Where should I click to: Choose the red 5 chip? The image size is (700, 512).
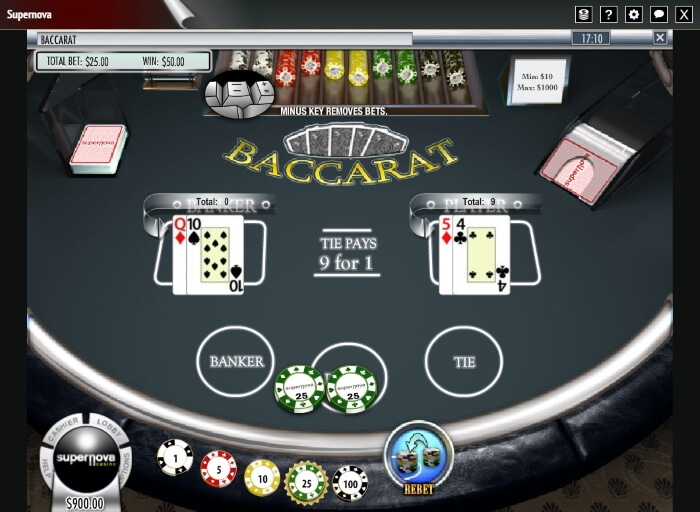tap(219, 467)
